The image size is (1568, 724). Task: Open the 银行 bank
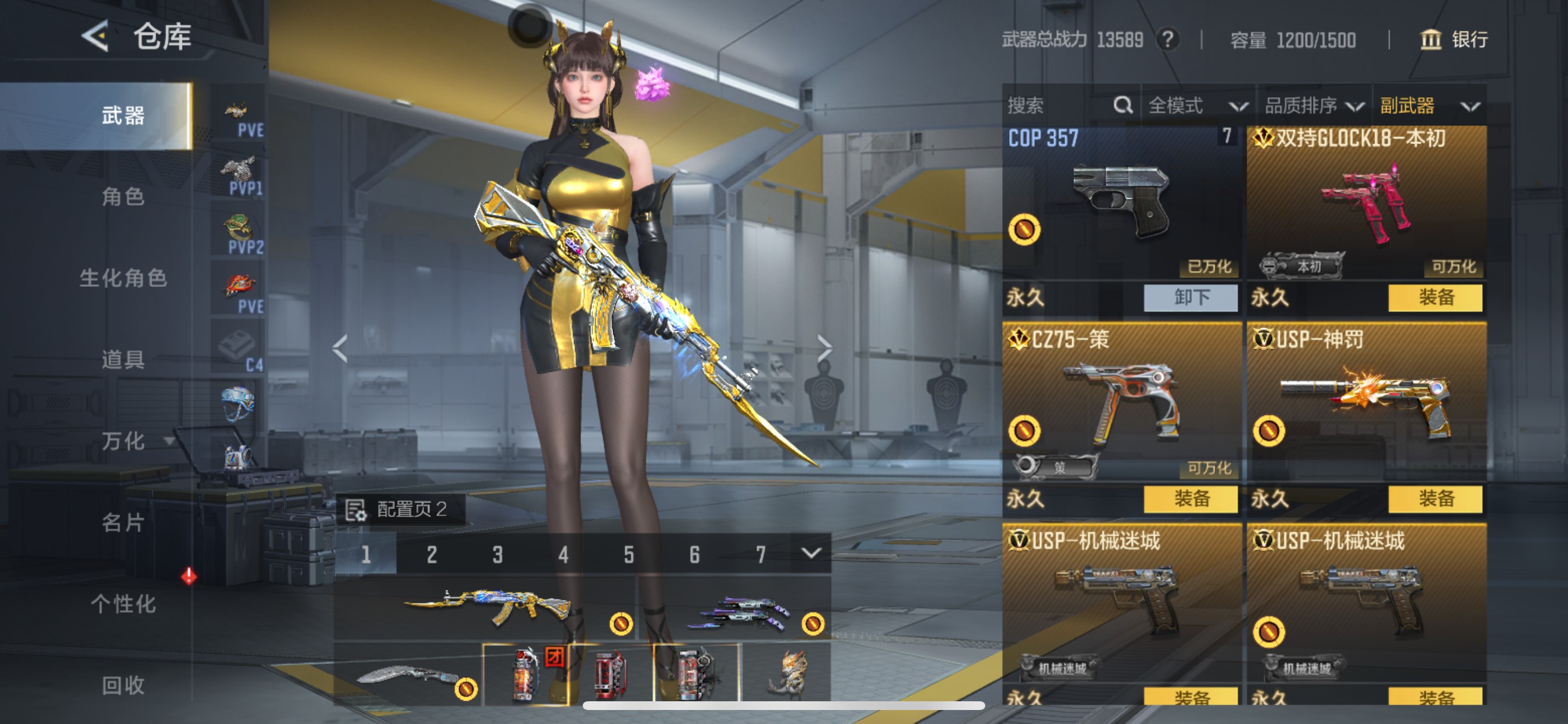coord(1454,40)
